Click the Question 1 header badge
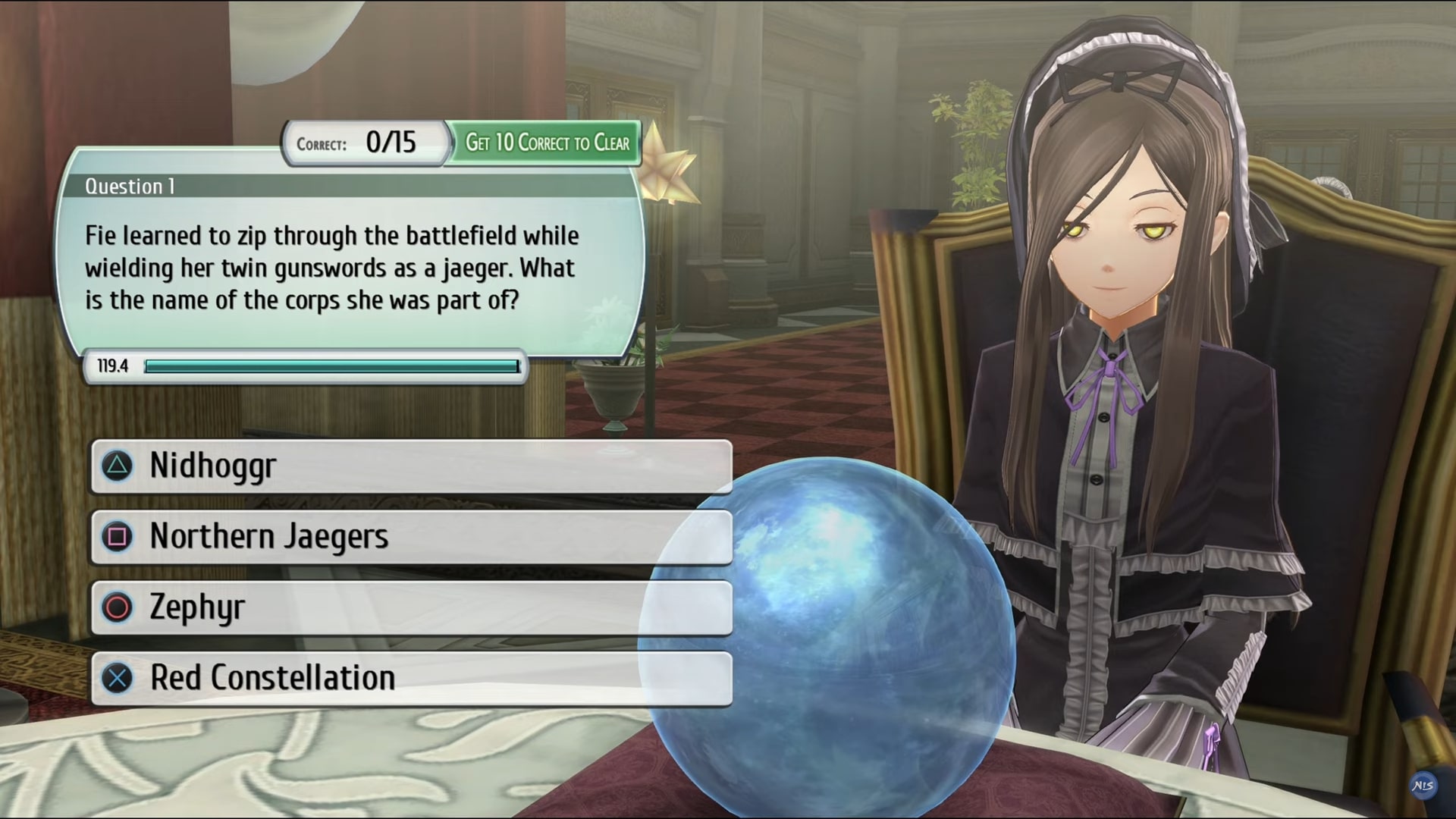Image resolution: width=1456 pixels, height=819 pixels. [x=128, y=187]
